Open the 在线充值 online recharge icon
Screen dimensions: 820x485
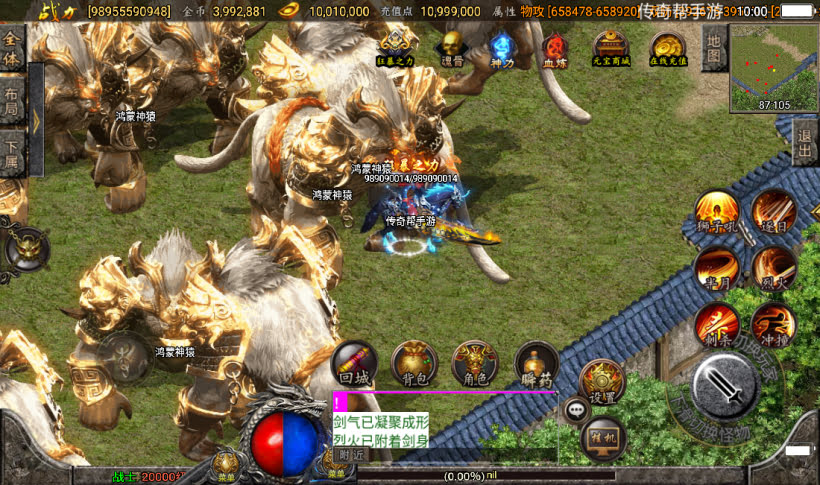[x=667, y=47]
